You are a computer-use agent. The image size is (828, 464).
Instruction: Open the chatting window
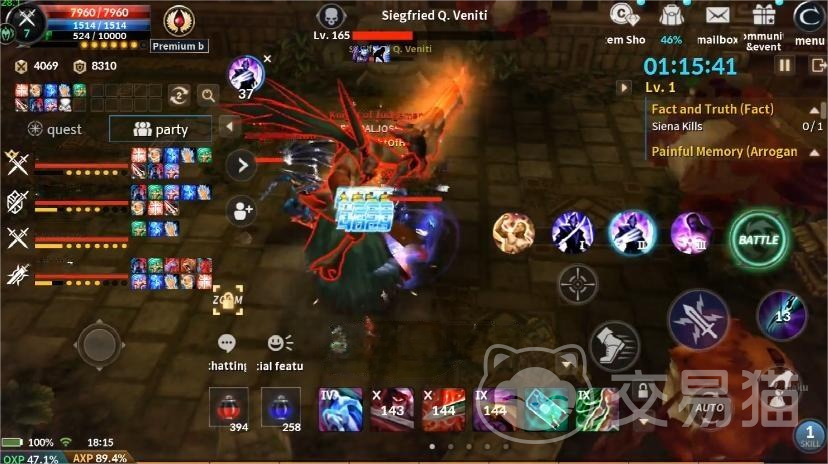click(x=227, y=343)
